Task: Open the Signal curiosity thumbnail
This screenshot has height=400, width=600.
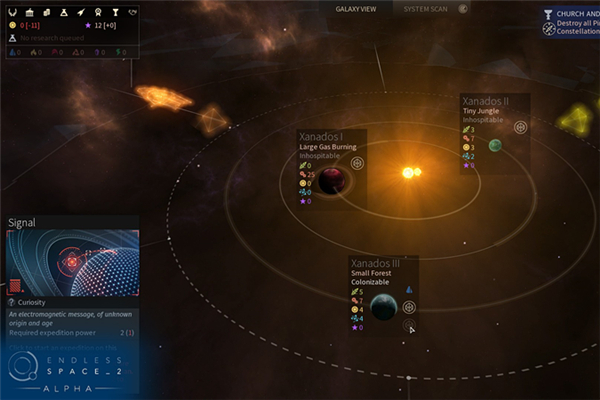Action: click(72, 262)
